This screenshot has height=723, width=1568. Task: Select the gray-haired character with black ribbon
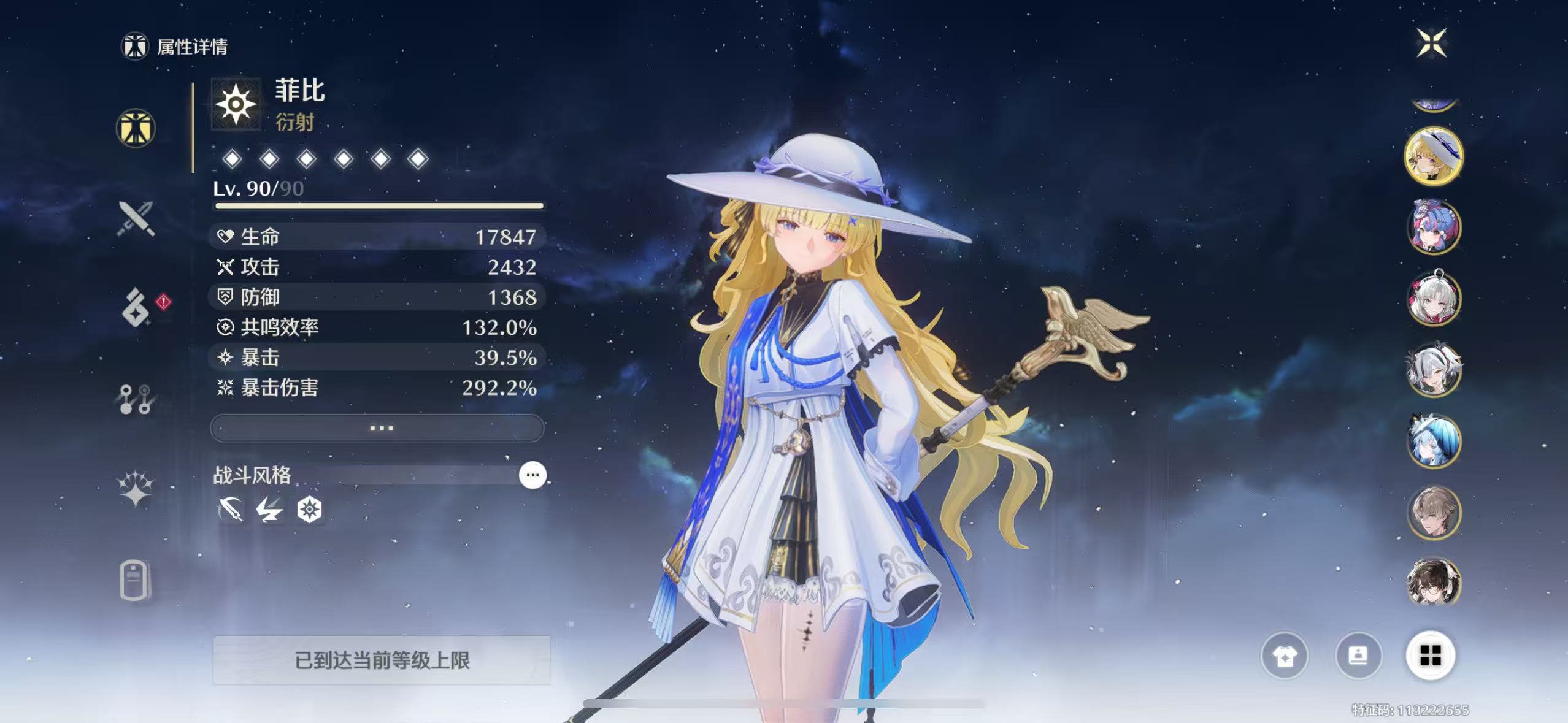pos(1434,370)
